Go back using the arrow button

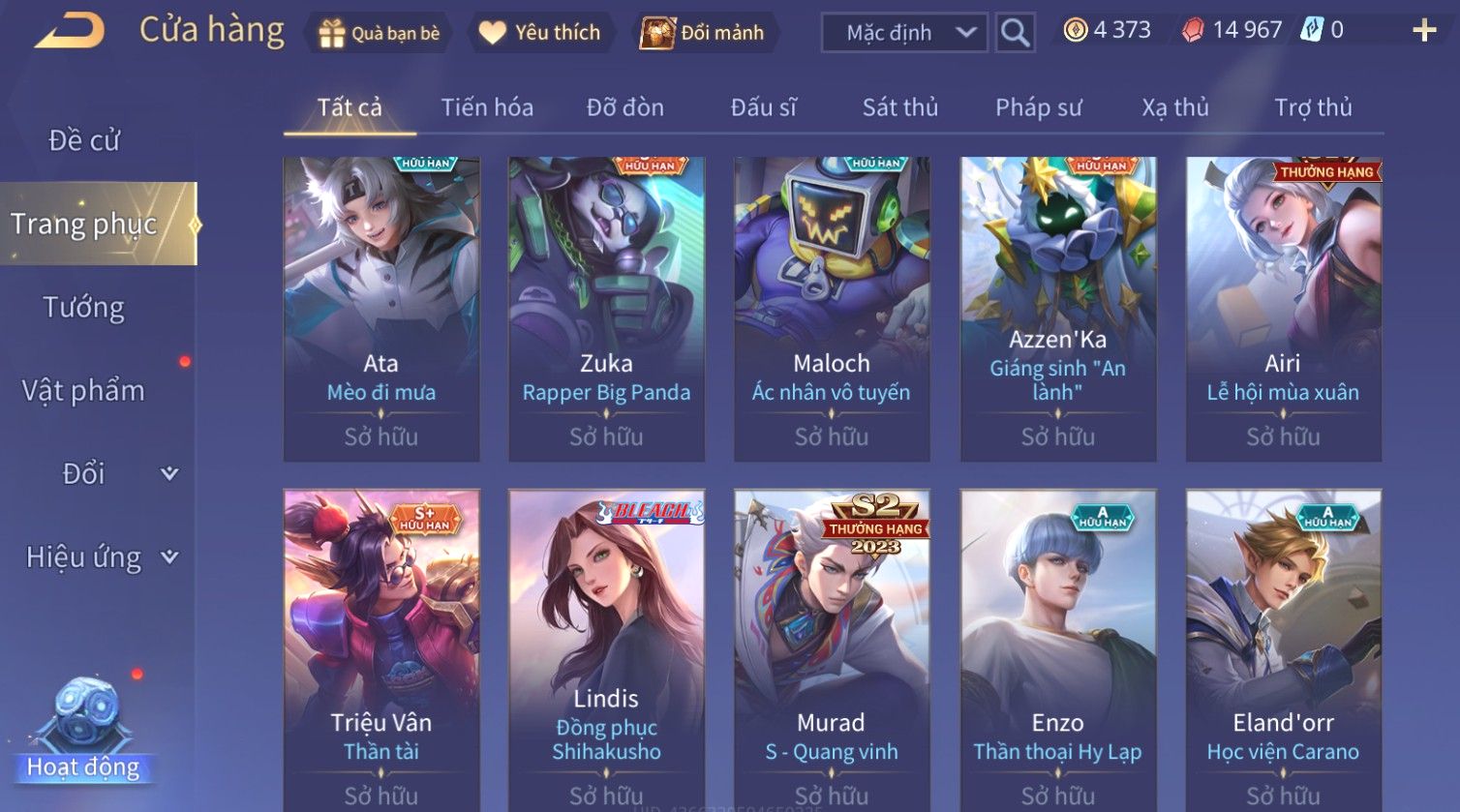[70, 31]
